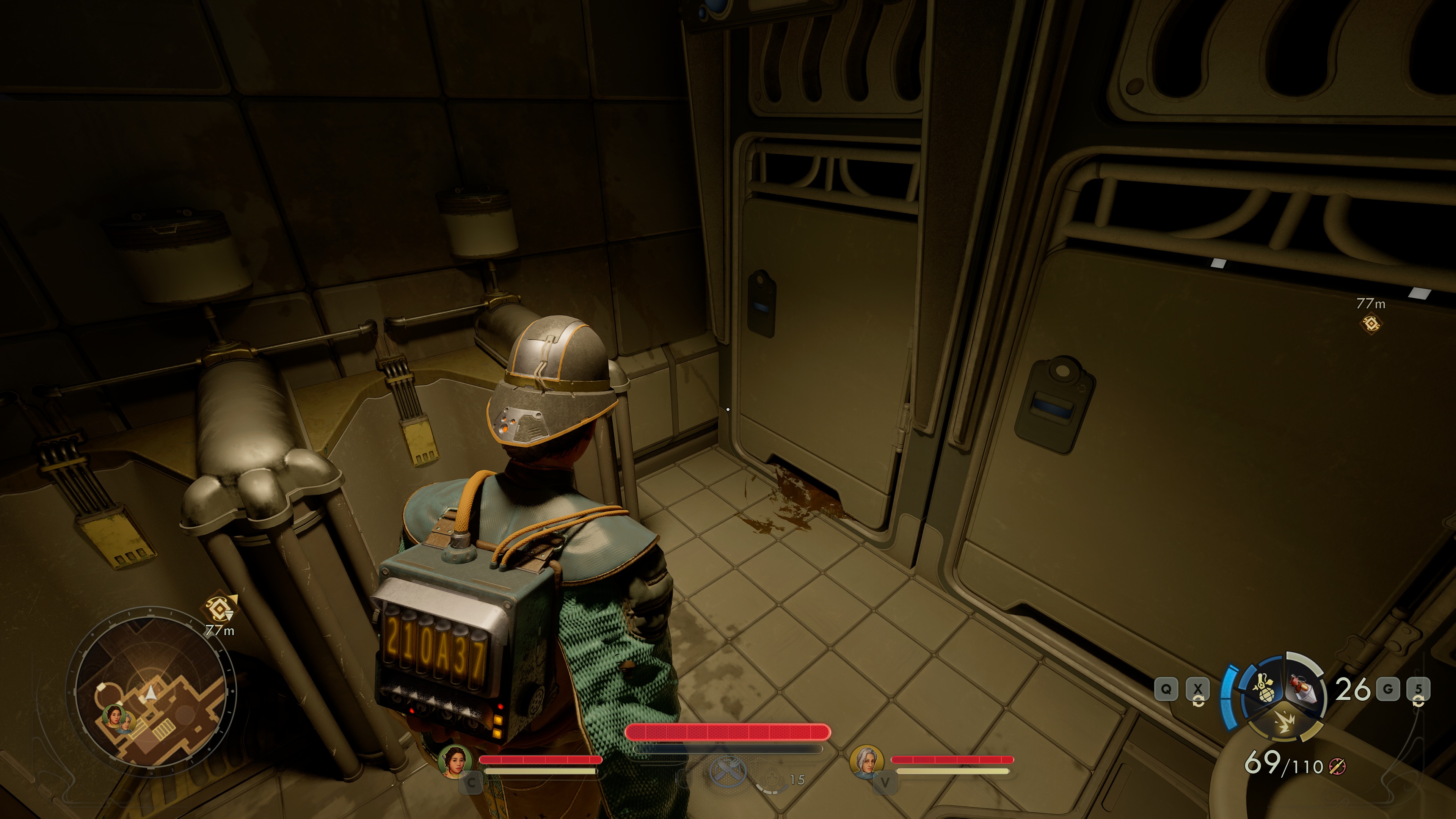Click the crossed knife and fork icon
The height and width of the screenshot is (819, 1456).
728,772
